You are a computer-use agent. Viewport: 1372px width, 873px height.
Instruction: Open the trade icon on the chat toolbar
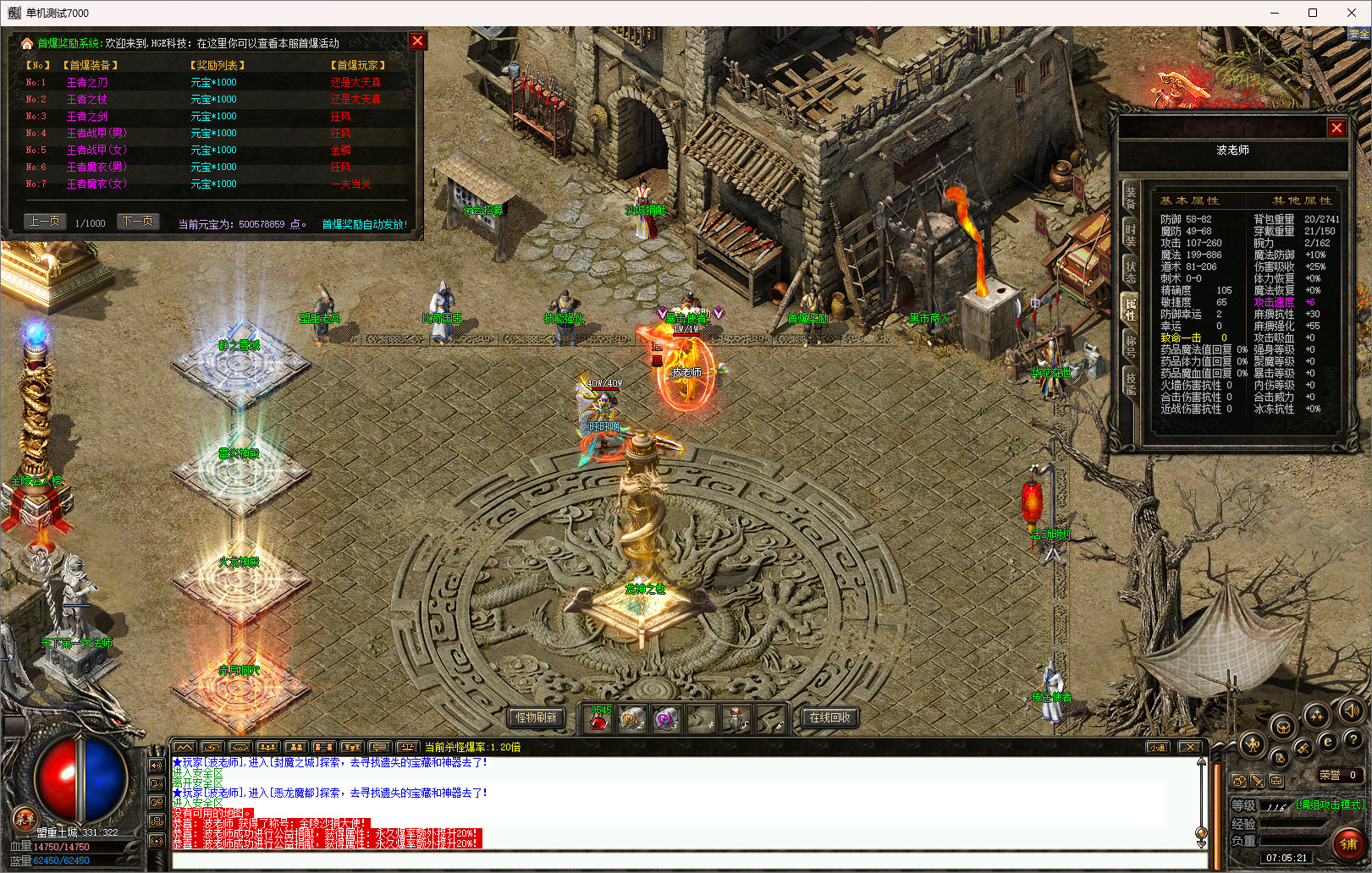pyautogui.click(x=212, y=747)
